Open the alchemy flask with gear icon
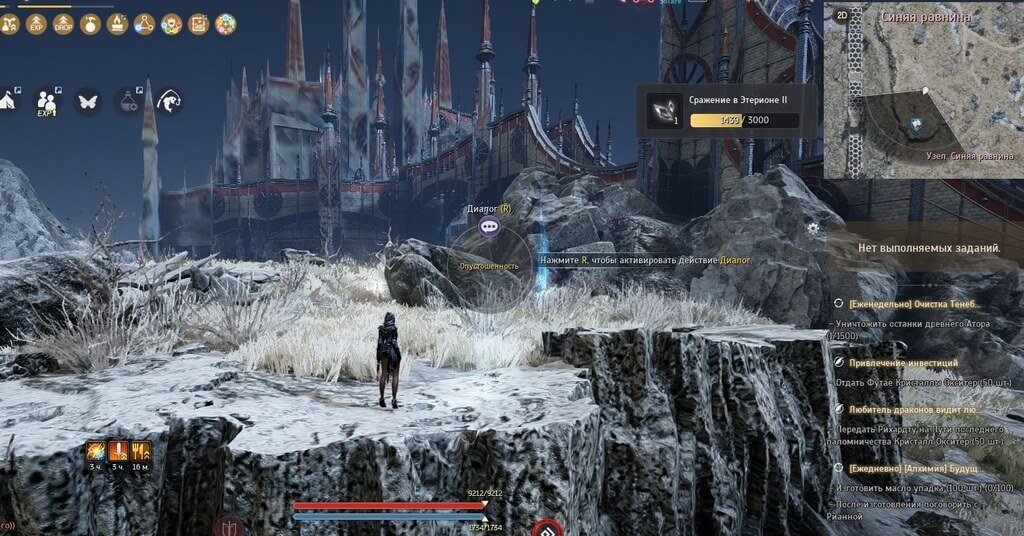 tap(129, 100)
